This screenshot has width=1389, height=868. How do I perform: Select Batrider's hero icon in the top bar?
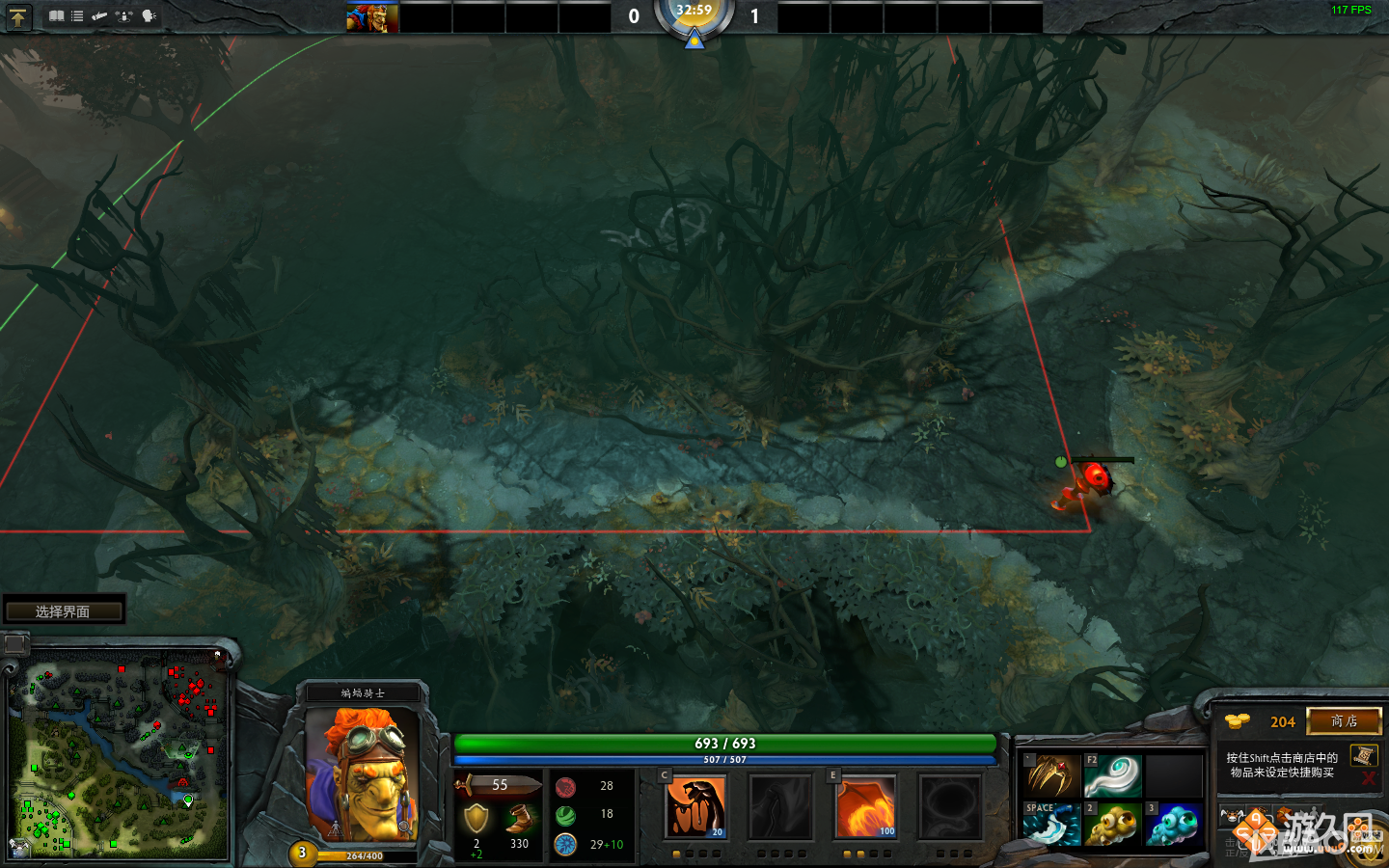point(372,16)
